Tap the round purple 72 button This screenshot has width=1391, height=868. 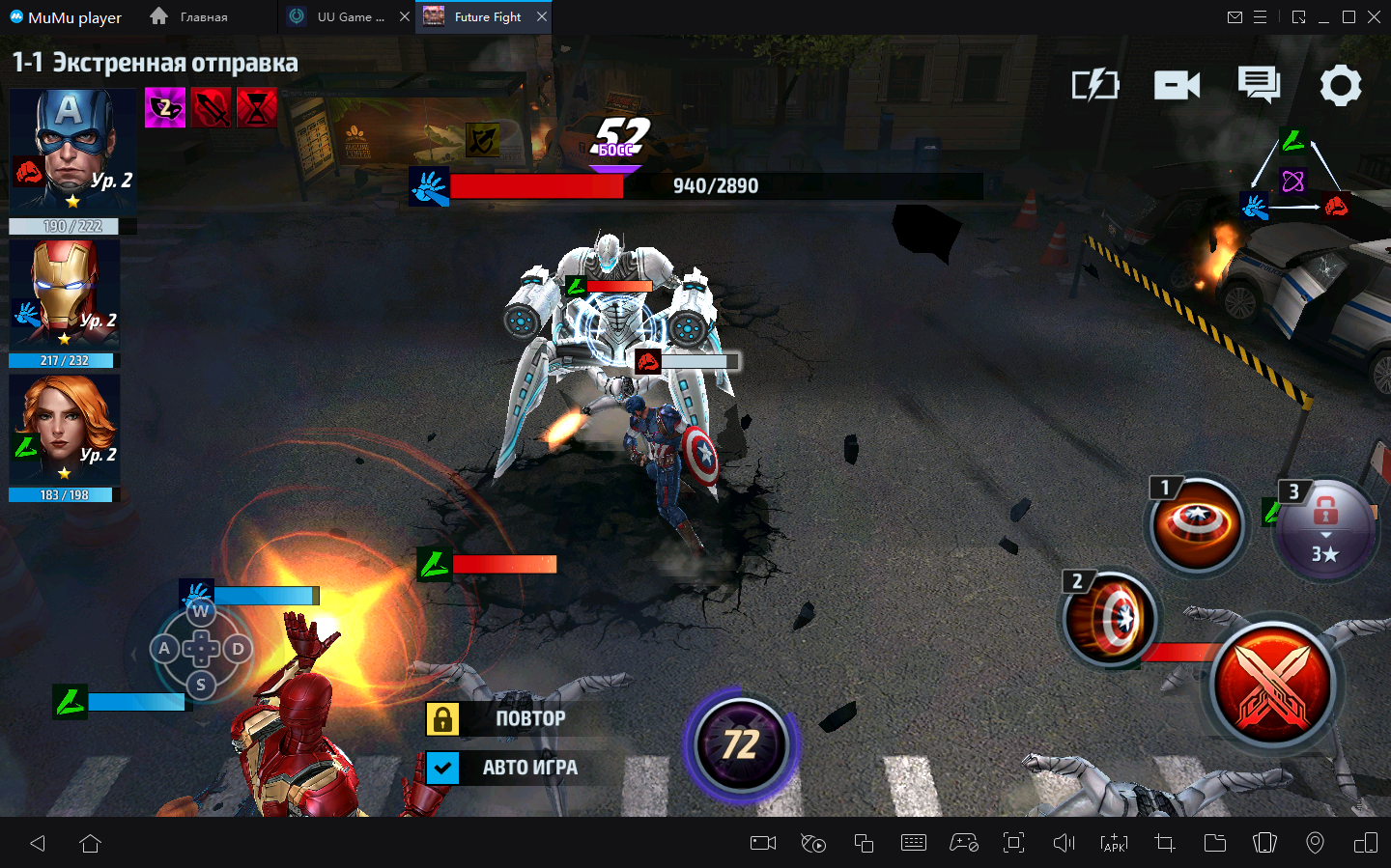tap(741, 744)
